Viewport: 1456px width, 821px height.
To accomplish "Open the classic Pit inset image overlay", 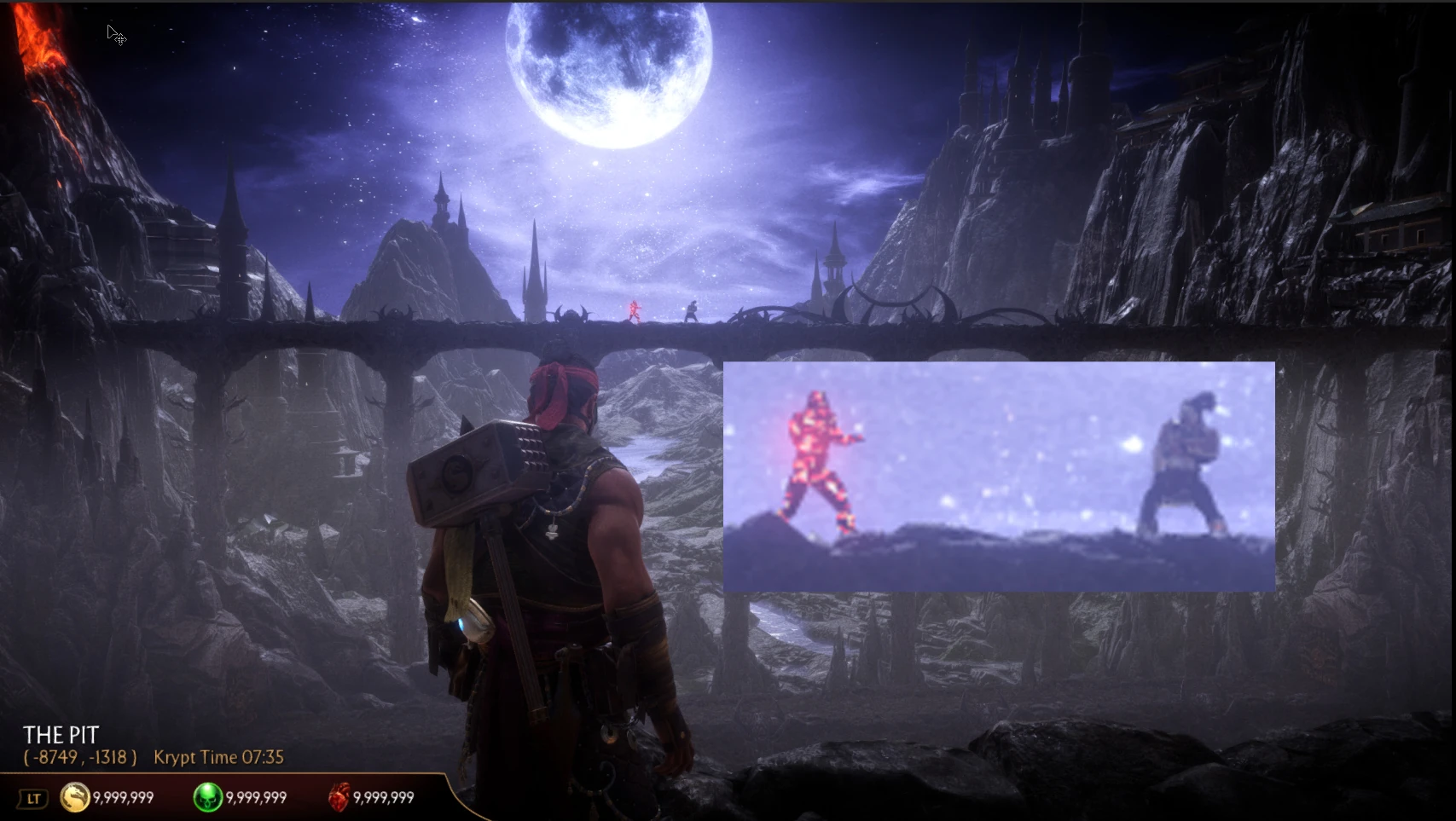I will pyautogui.click(x=998, y=476).
